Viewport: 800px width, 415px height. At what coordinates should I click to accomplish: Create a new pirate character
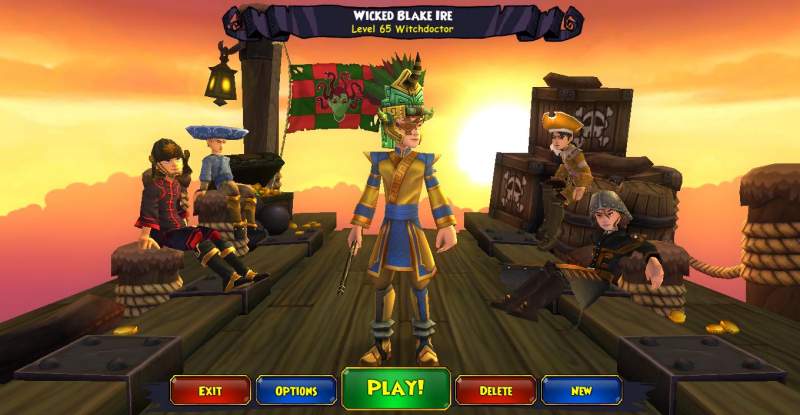click(581, 390)
